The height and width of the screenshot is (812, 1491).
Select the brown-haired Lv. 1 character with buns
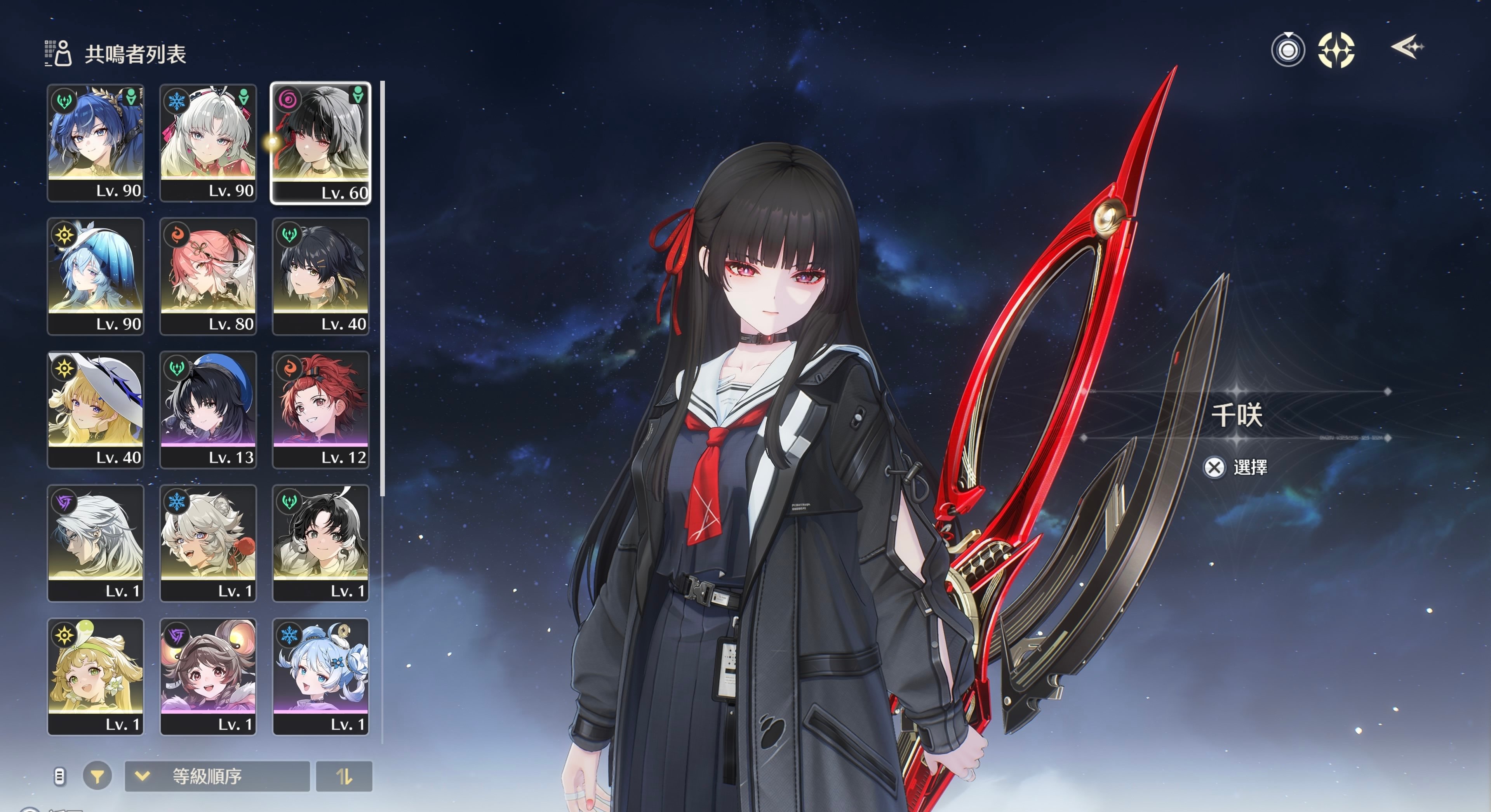208,676
